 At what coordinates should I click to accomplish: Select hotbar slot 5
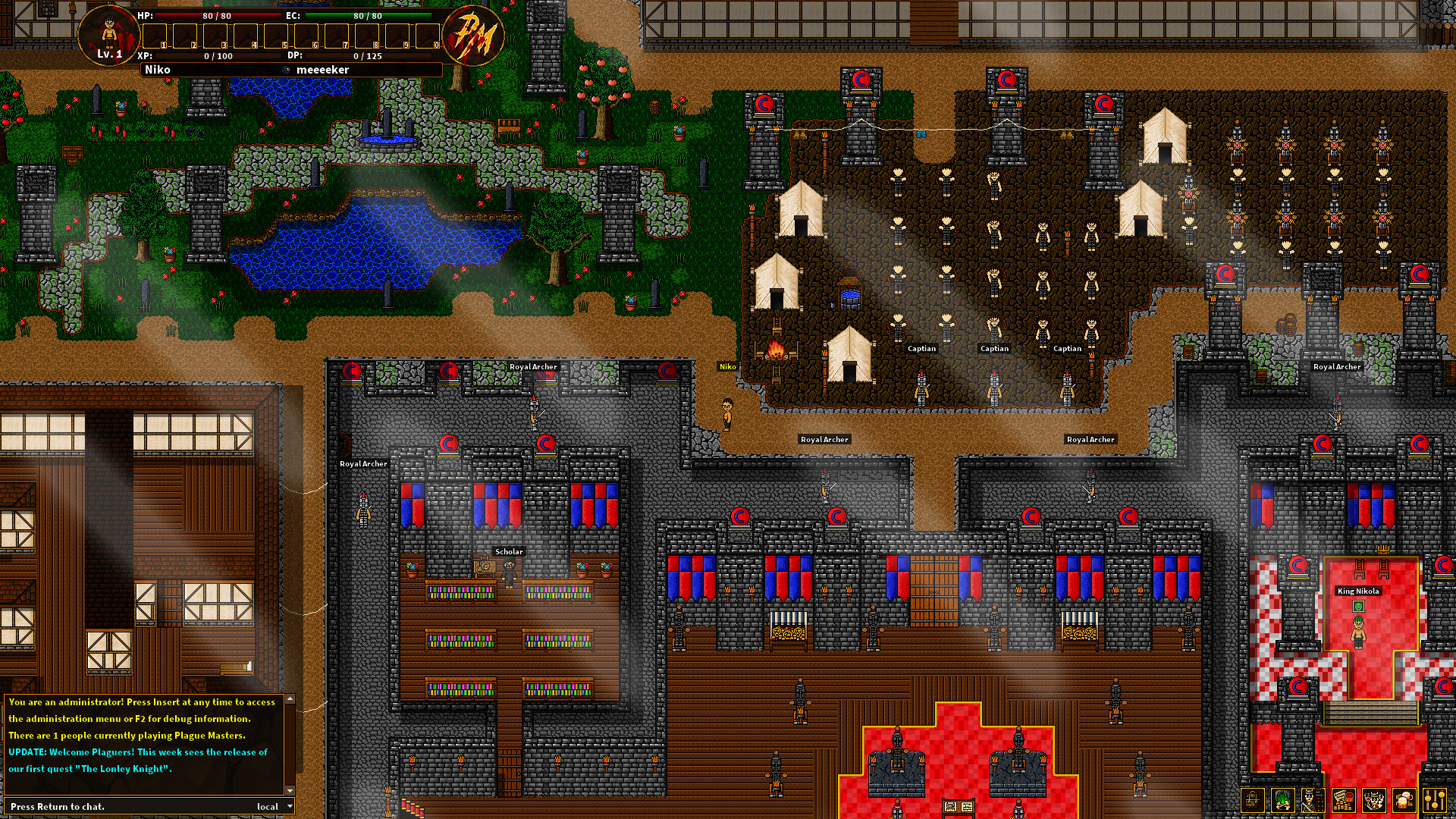click(275, 34)
